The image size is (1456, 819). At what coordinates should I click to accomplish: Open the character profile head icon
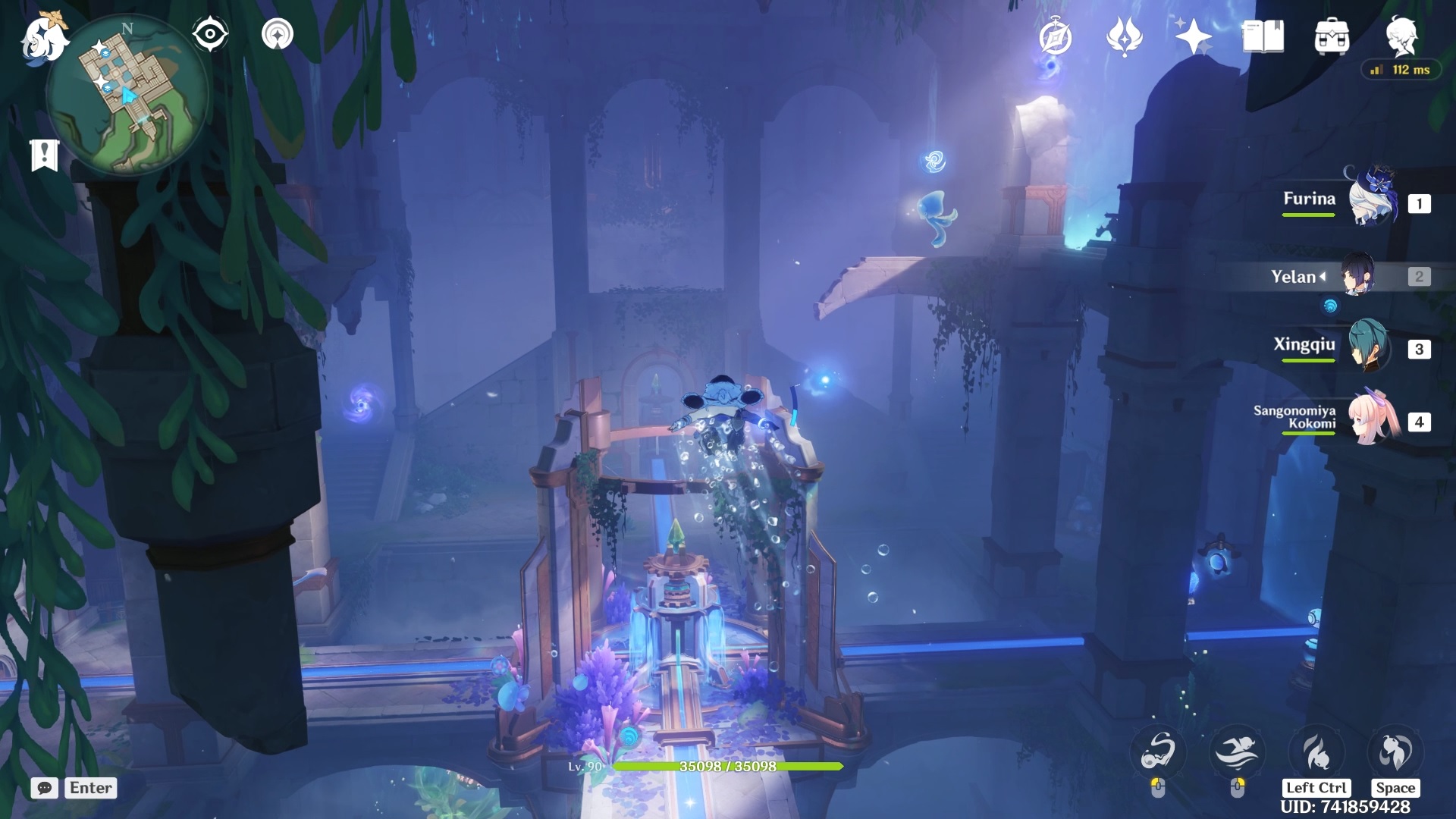click(x=1401, y=35)
